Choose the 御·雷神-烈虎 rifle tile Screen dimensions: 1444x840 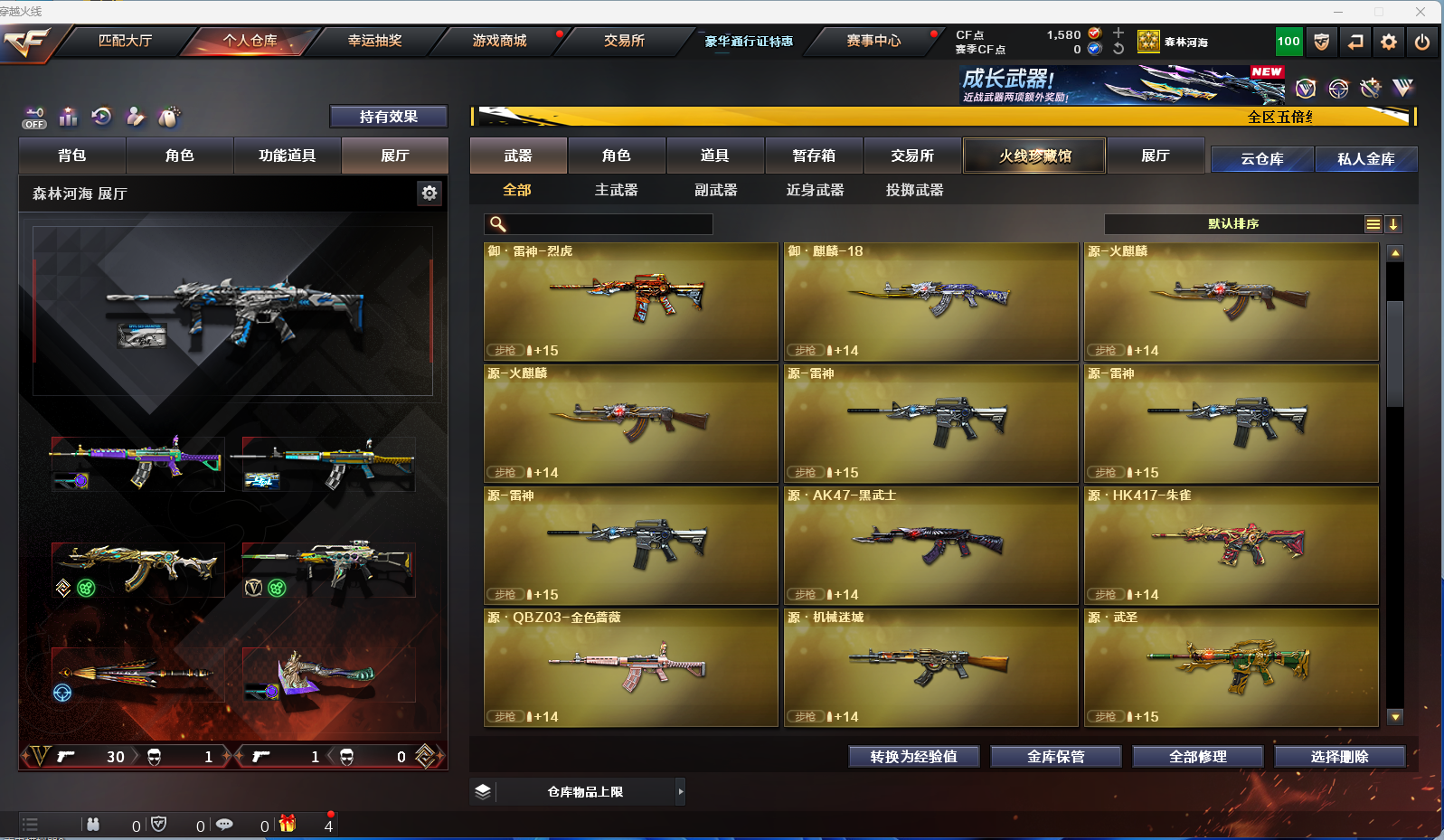pyautogui.click(x=631, y=302)
